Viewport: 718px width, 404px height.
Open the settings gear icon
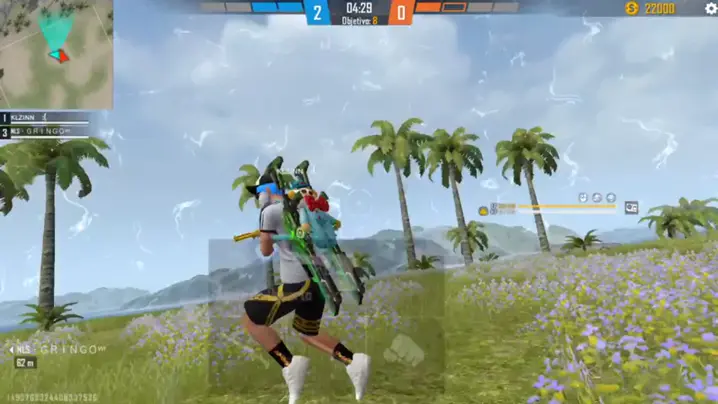tap(711, 8)
